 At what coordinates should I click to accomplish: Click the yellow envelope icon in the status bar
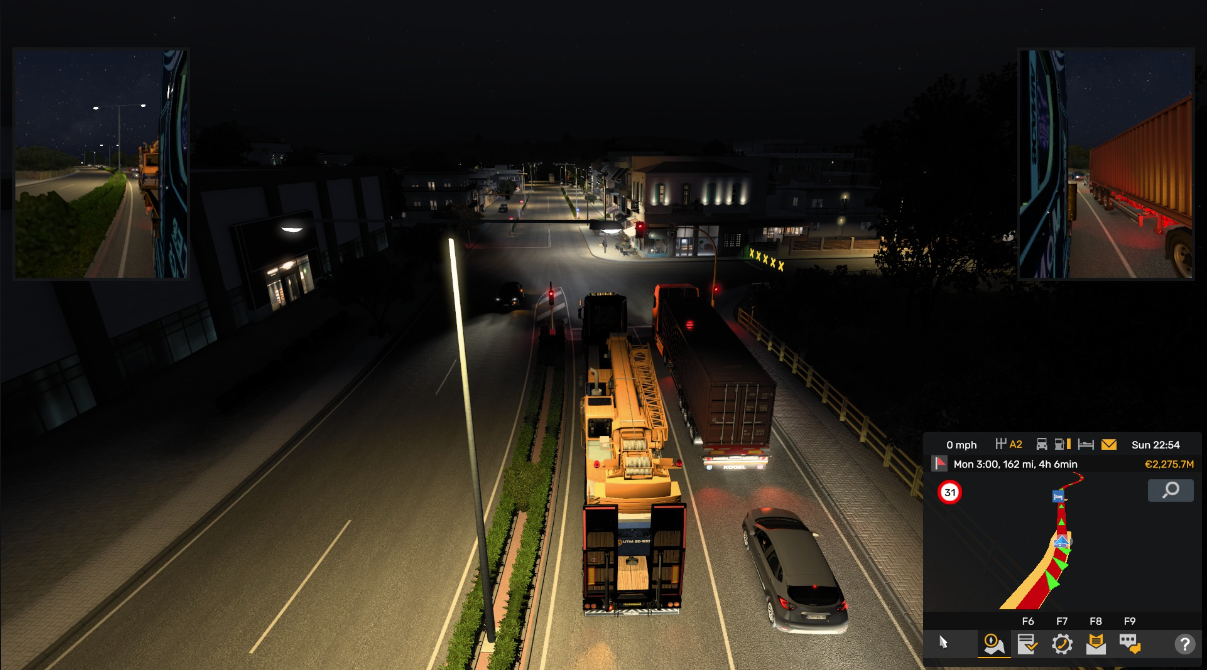point(1109,444)
